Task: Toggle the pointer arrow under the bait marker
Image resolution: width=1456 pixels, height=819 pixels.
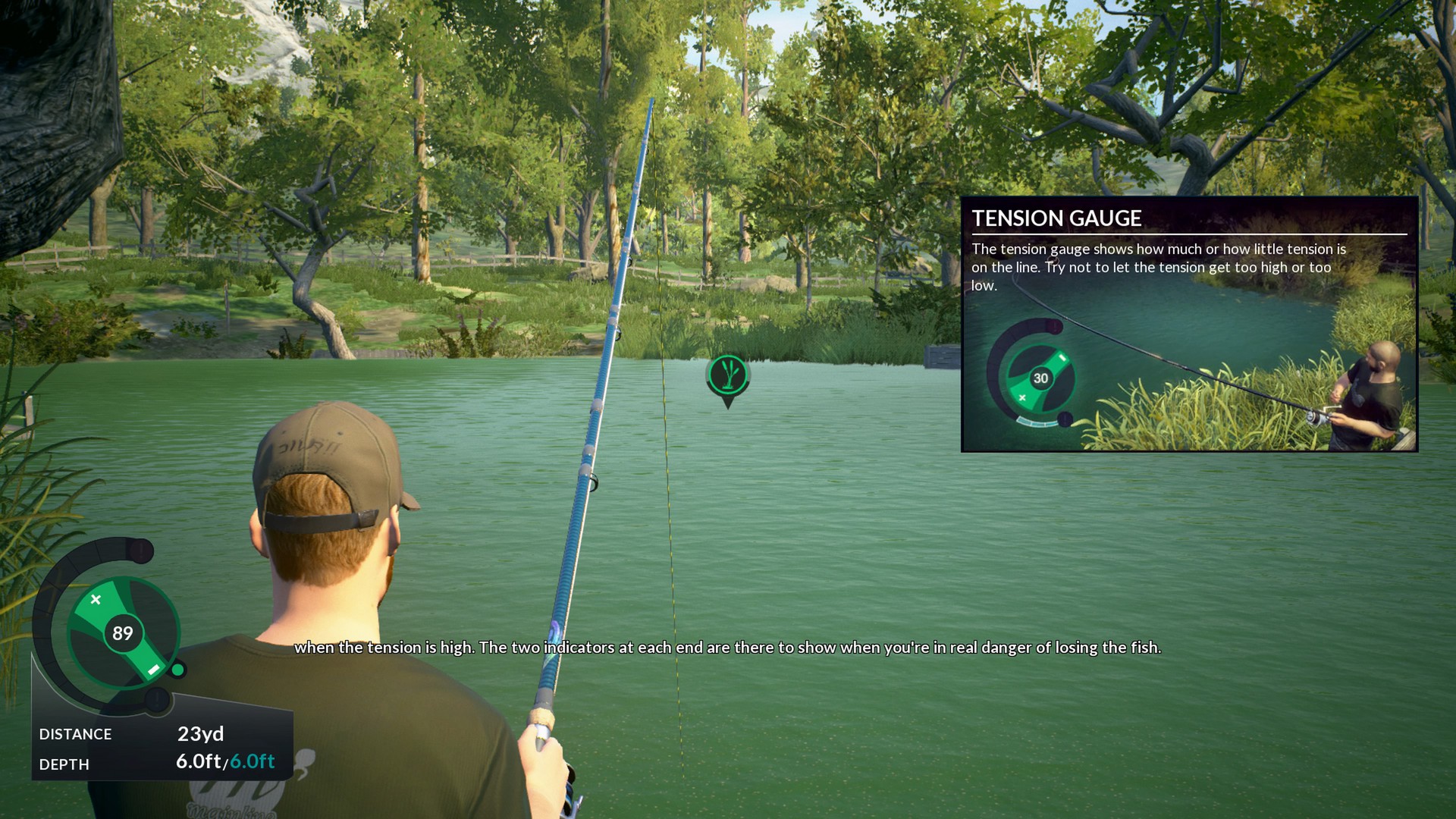Action: [x=728, y=403]
